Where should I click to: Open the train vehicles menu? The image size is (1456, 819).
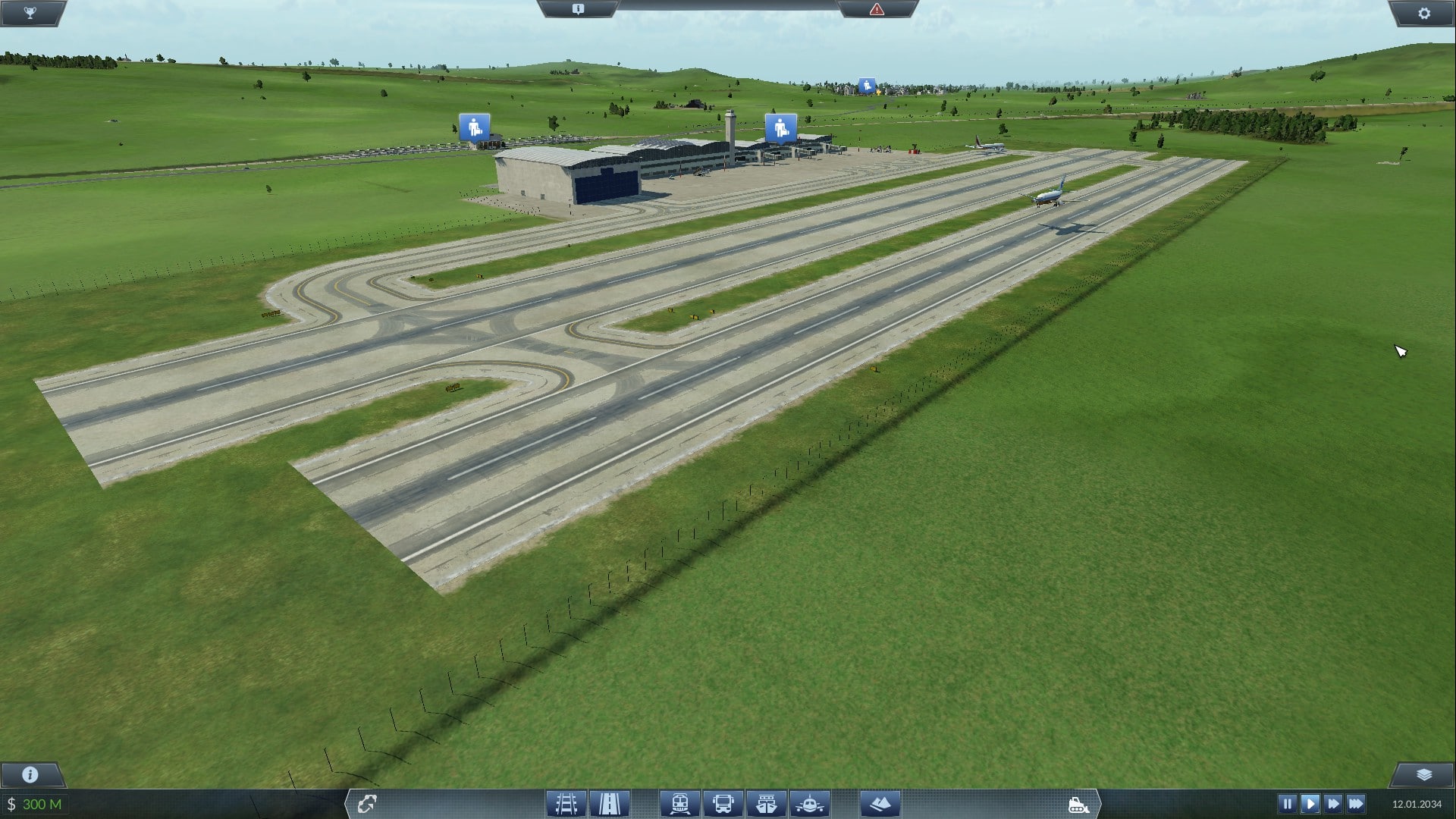(x=679, y=804)
